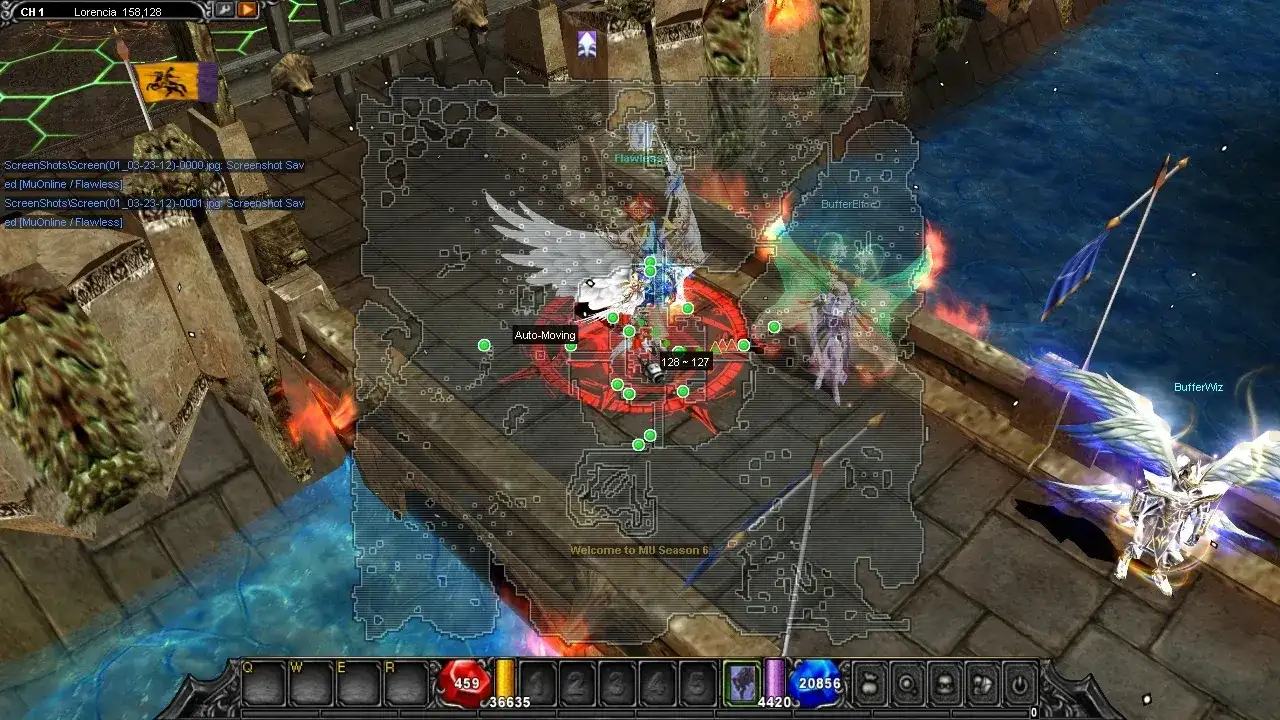Click the buff status icon

[x=587, y=43]
